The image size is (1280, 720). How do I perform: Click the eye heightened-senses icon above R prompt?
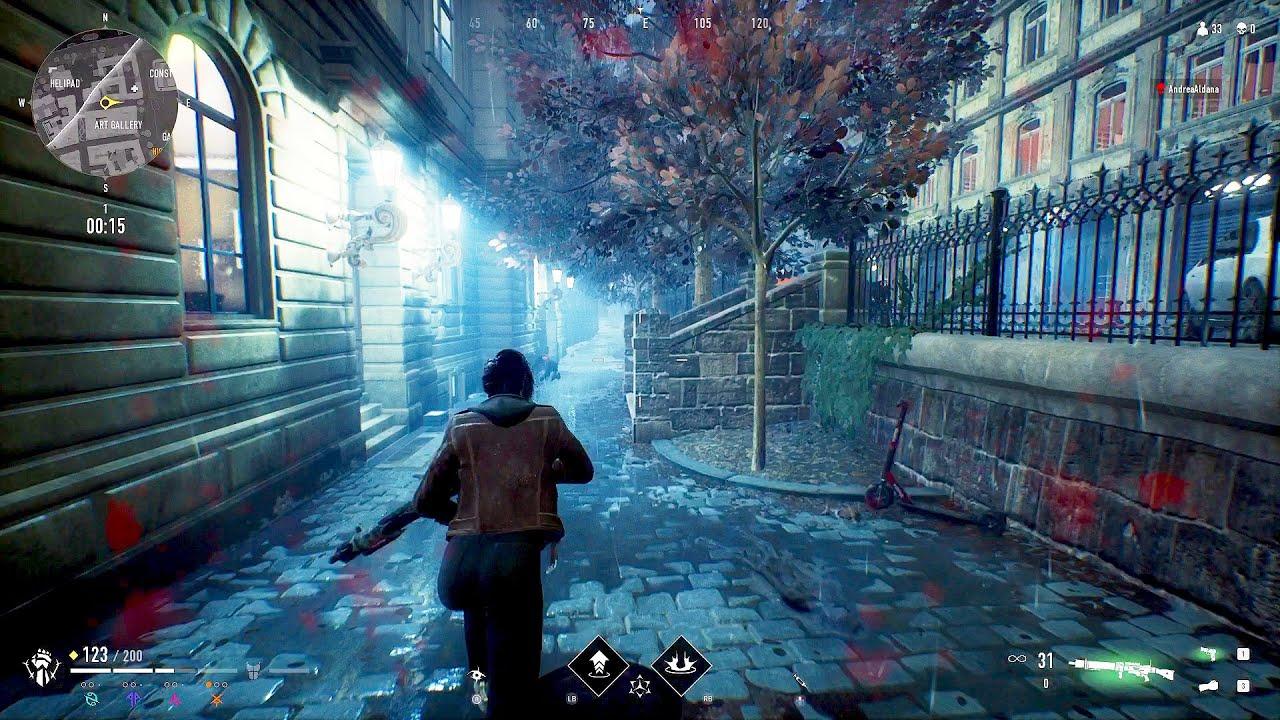pyautogui.click(x=477, y=675)
